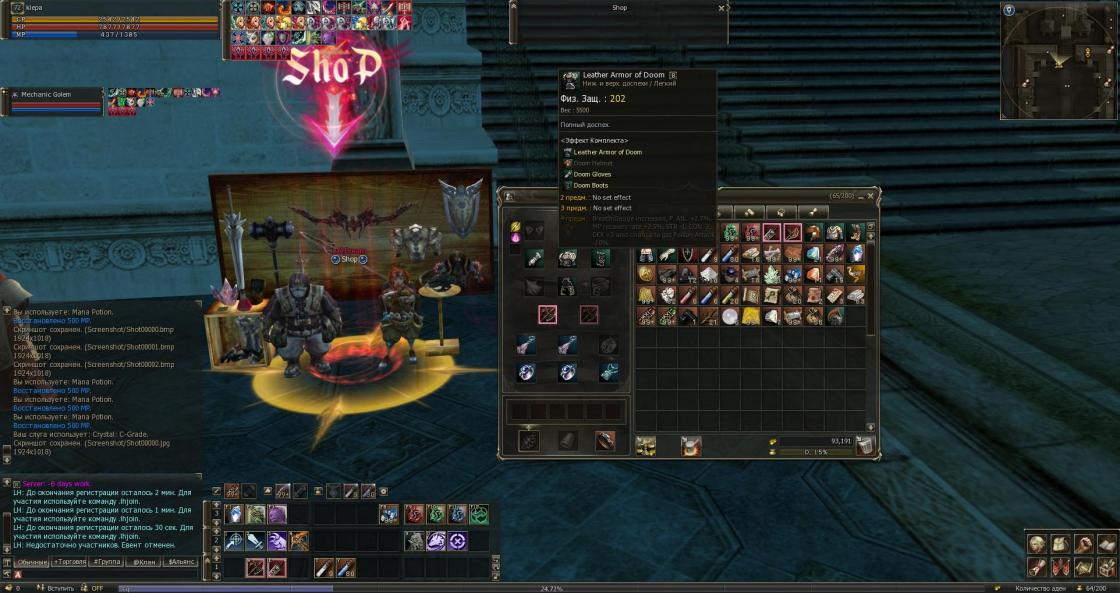Image resolution: width=1120 pixels, height=593 pixels.
Task: Switch to the Обычные chat tab
Action: coord(32,562)
